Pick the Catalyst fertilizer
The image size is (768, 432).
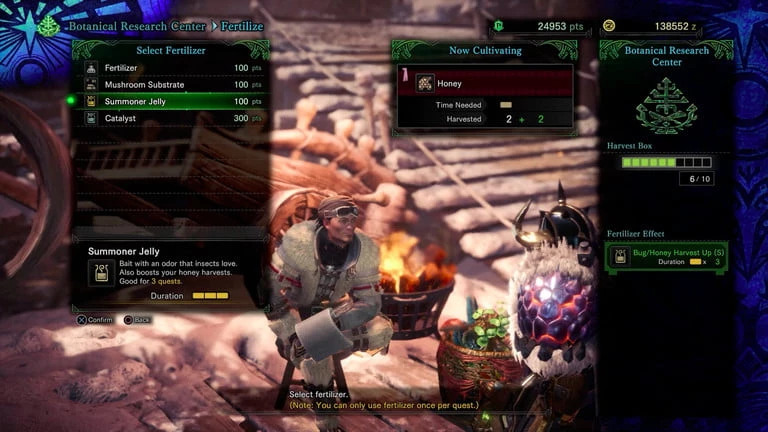tap(170, 118)
